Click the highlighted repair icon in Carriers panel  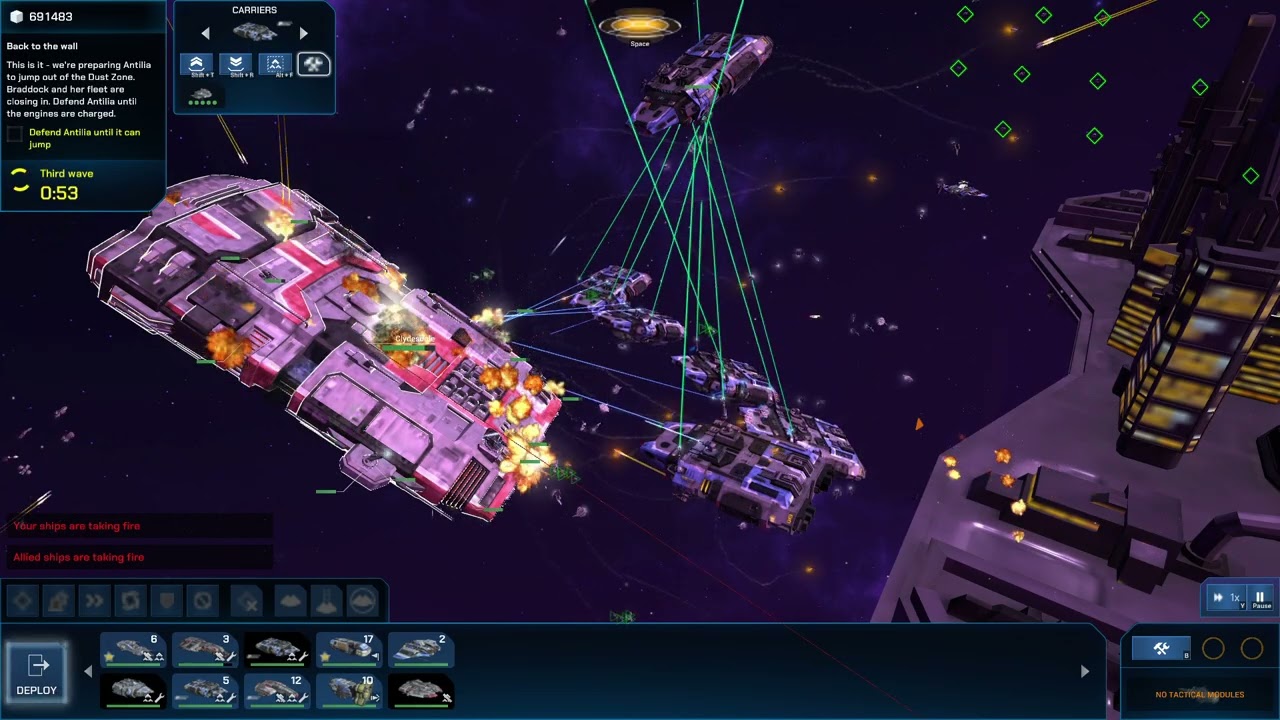(314, 65)
